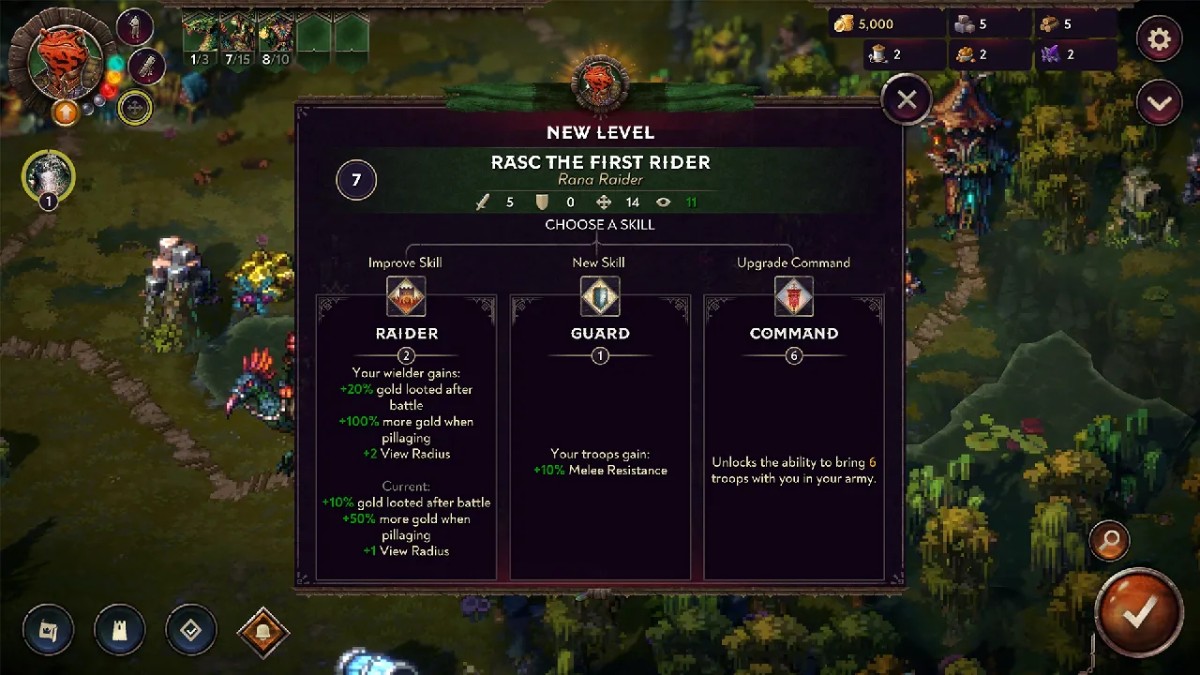Select the Guard new skill card

pyautogui.click(x=600, y=437)
